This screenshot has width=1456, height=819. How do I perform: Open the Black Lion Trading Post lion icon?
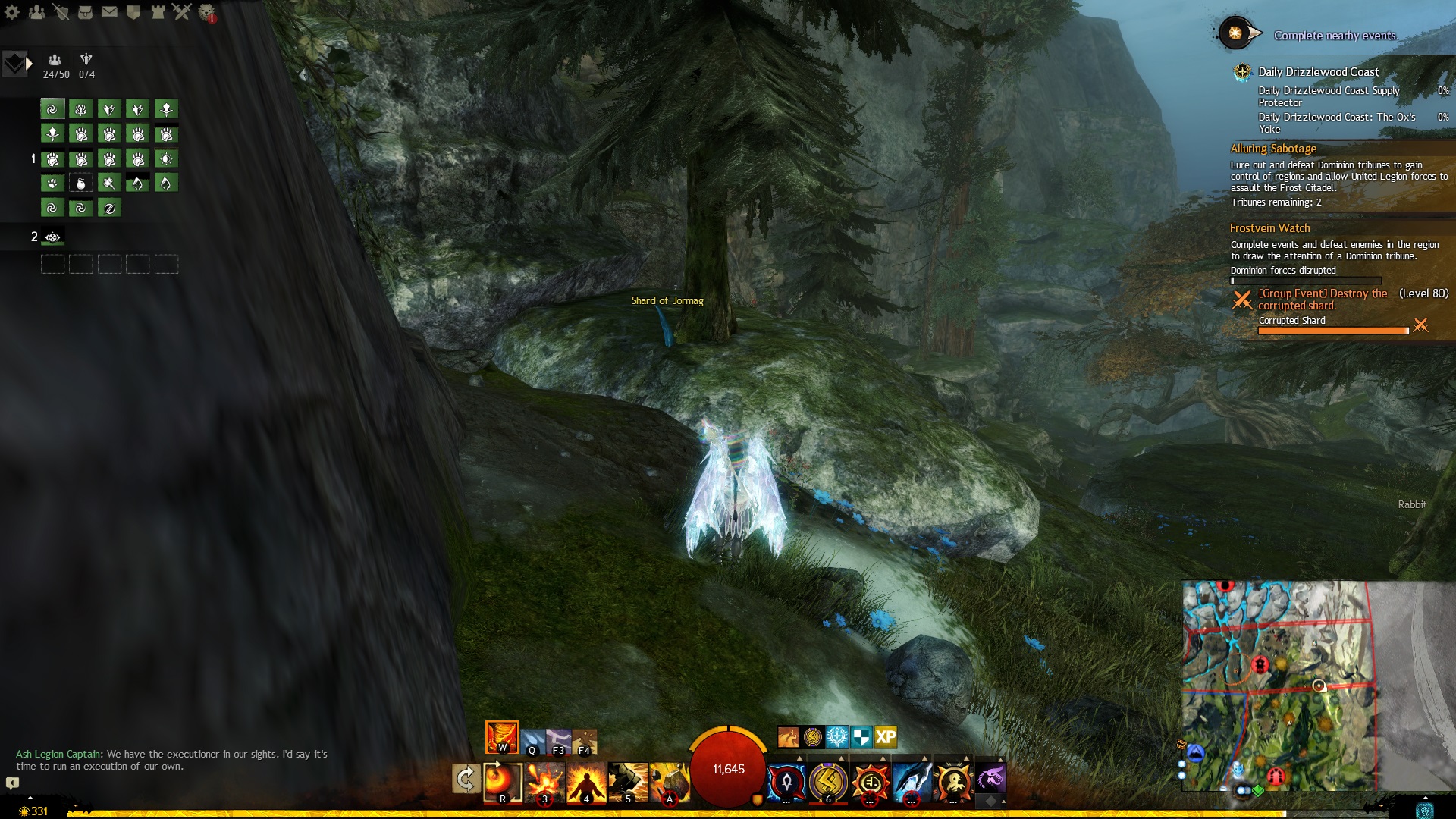click(x=206, y=12)
